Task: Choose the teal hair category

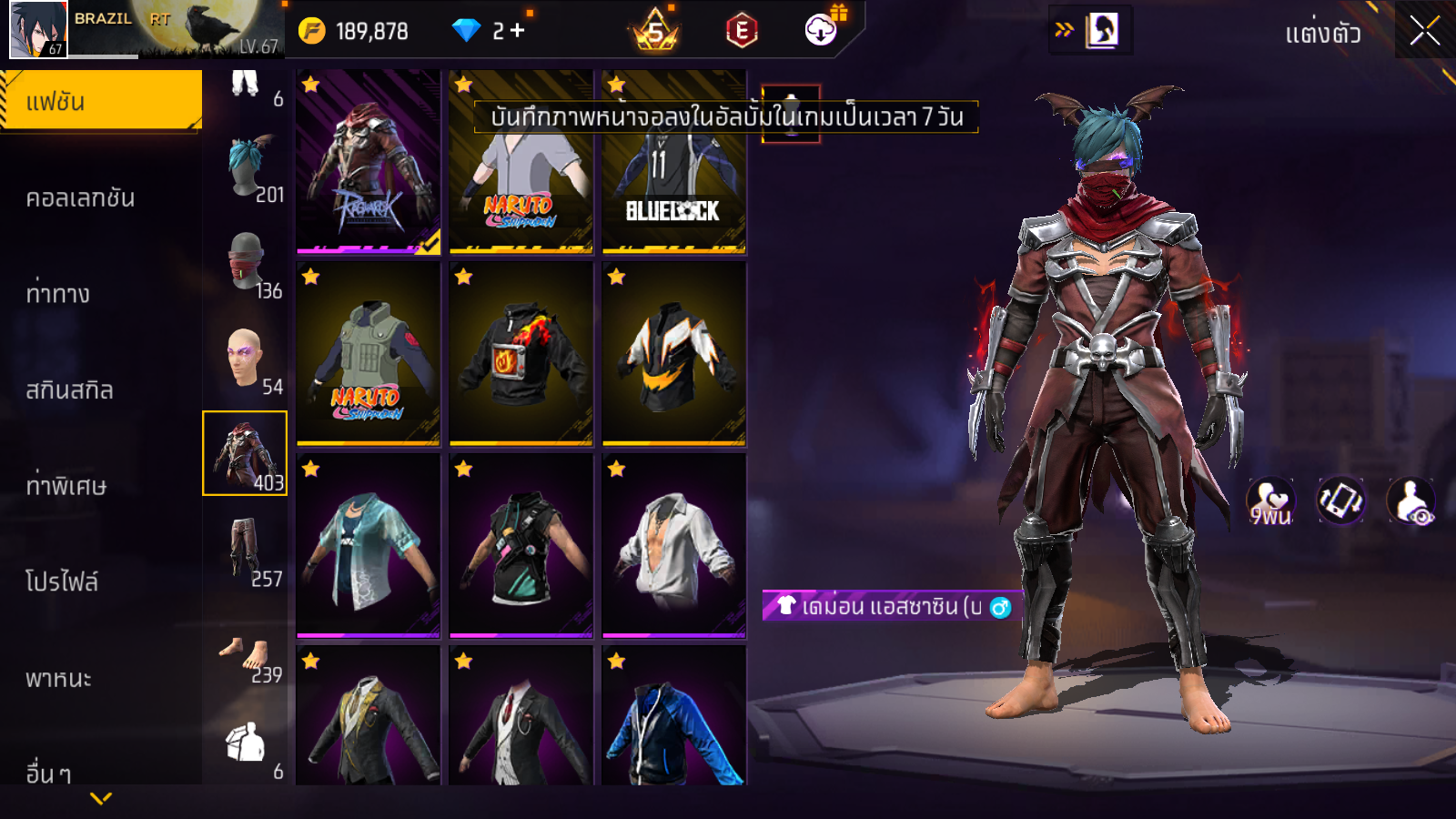Action: click(x=248, y=167)
